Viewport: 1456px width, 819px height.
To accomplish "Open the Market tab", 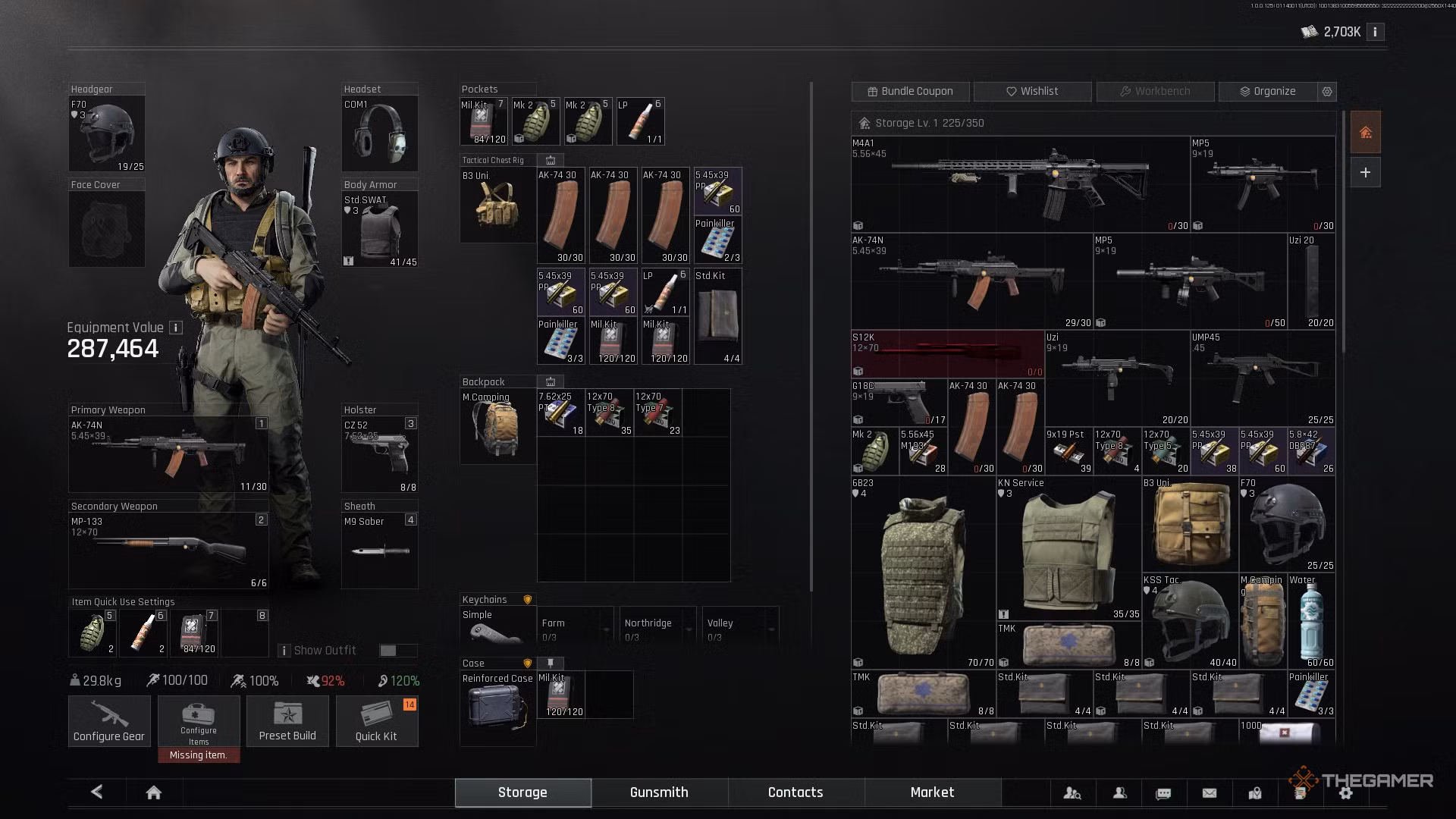I will click(932, 792).
